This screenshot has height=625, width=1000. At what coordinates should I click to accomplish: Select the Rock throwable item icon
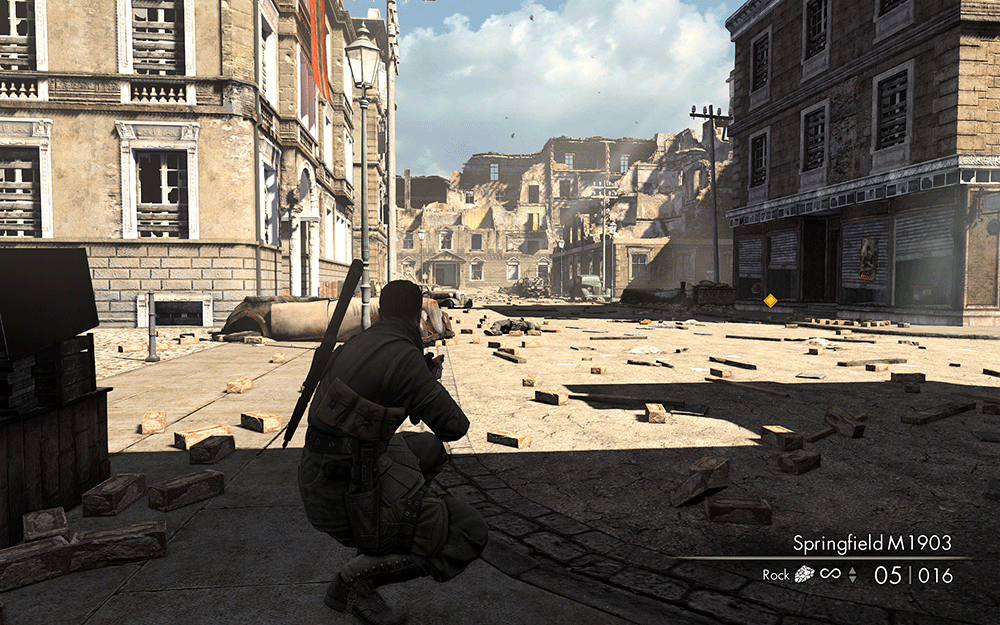pos(804,575)
